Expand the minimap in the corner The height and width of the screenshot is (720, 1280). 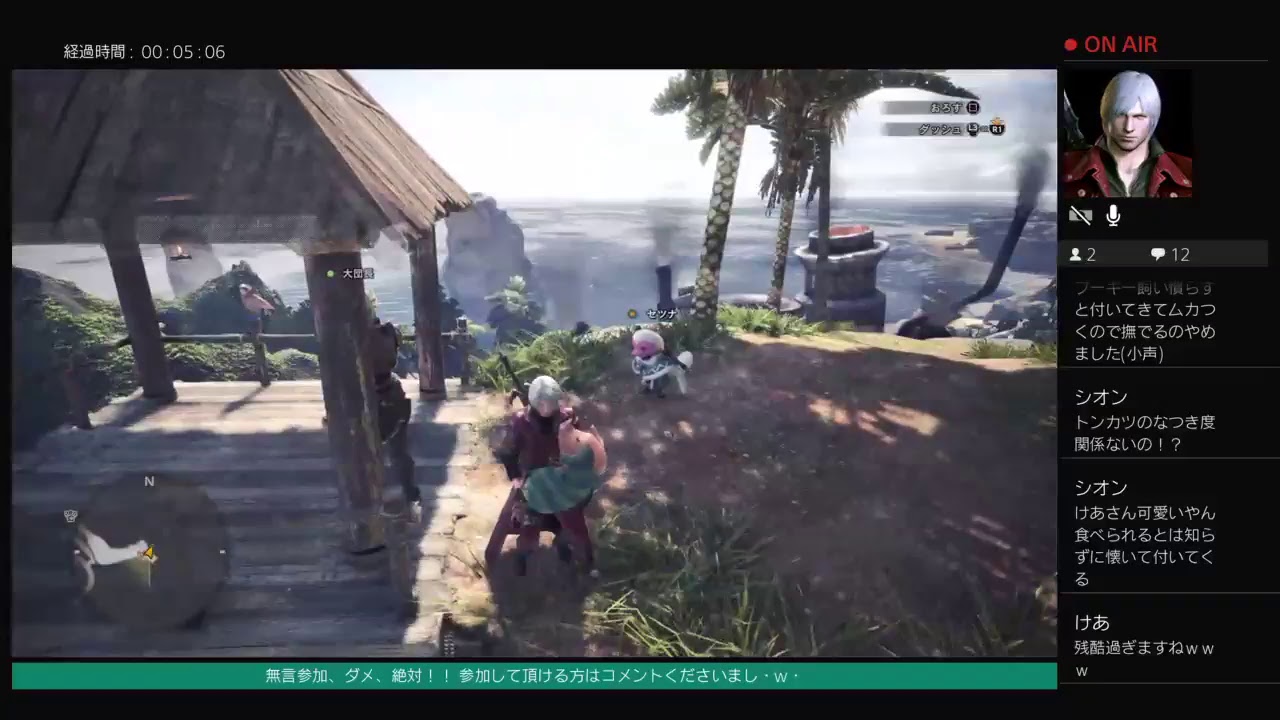pyautogui.click(x=140, y=540)
